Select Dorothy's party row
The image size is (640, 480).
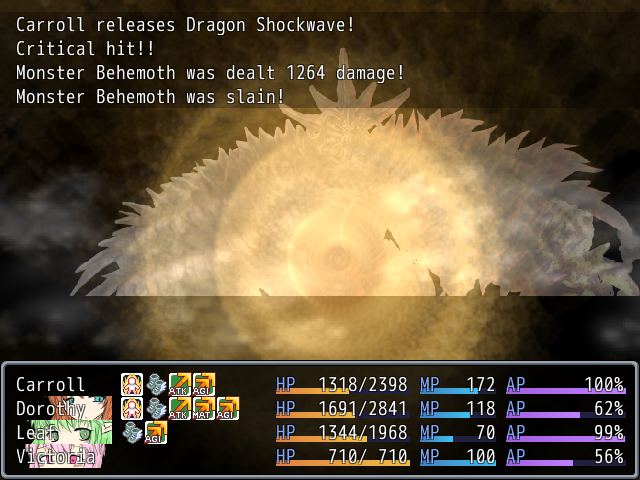50,409
